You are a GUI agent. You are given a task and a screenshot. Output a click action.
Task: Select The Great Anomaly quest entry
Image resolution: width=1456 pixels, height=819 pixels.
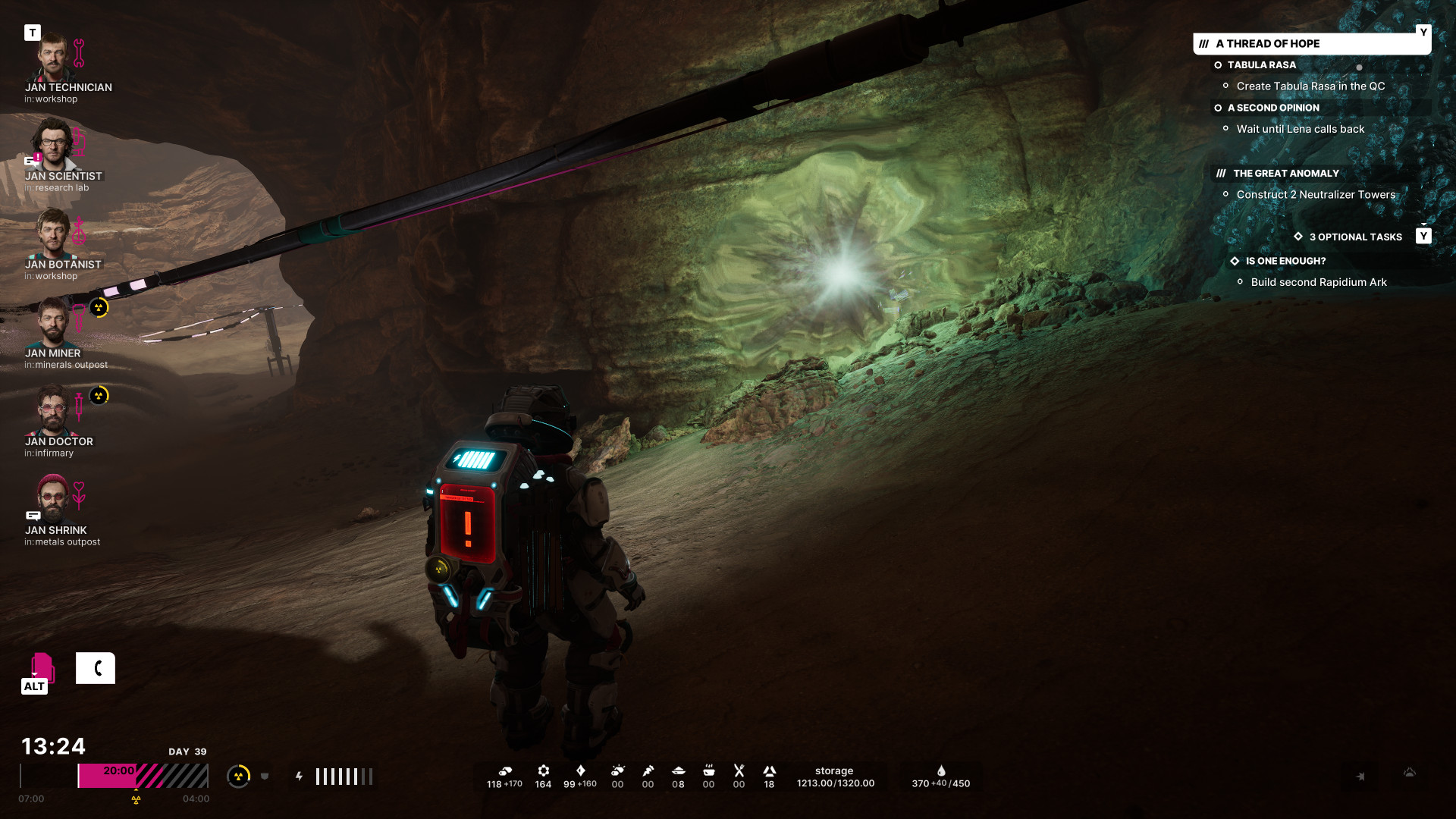1285,174
